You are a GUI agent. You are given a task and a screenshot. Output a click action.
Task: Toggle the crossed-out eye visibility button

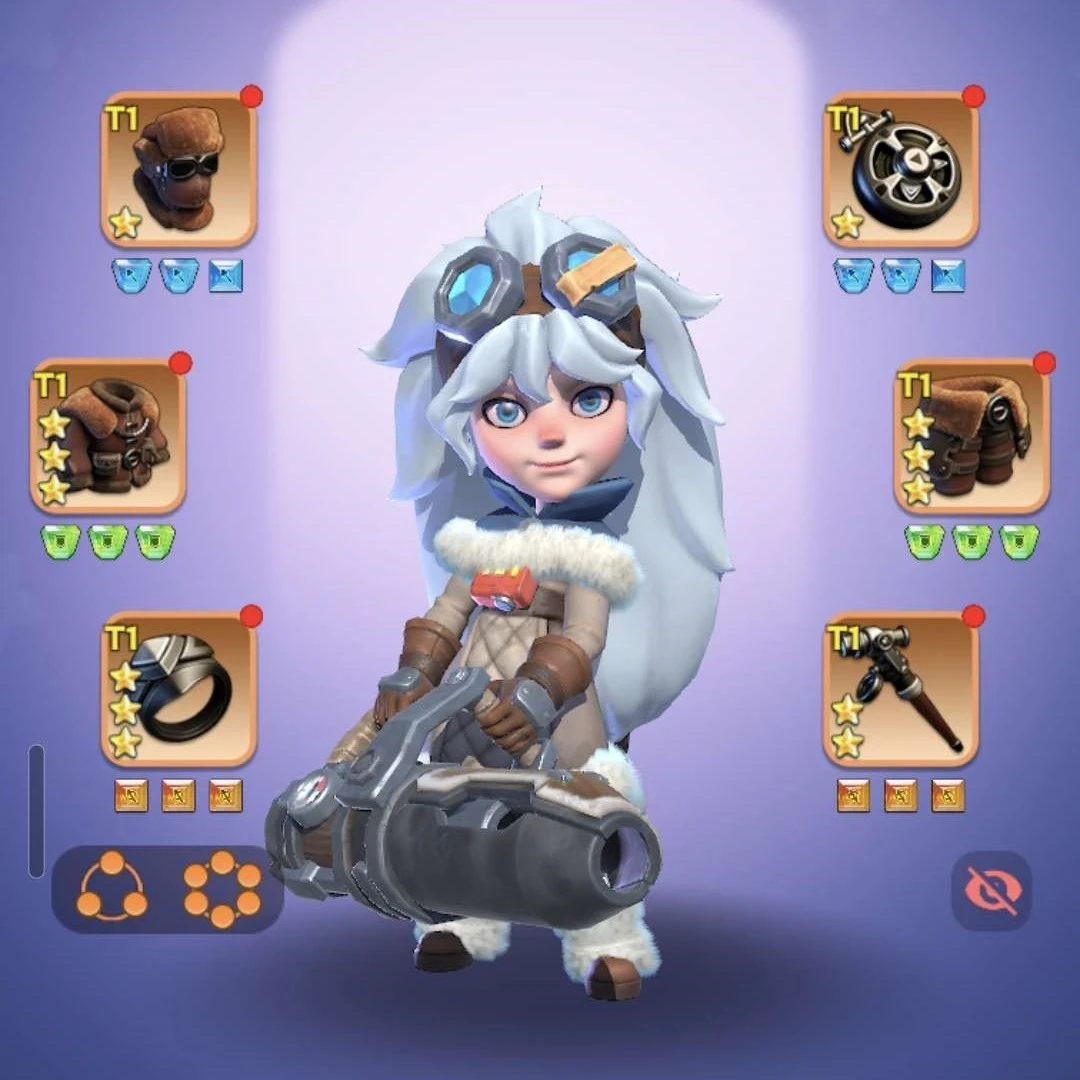[991, 890]
